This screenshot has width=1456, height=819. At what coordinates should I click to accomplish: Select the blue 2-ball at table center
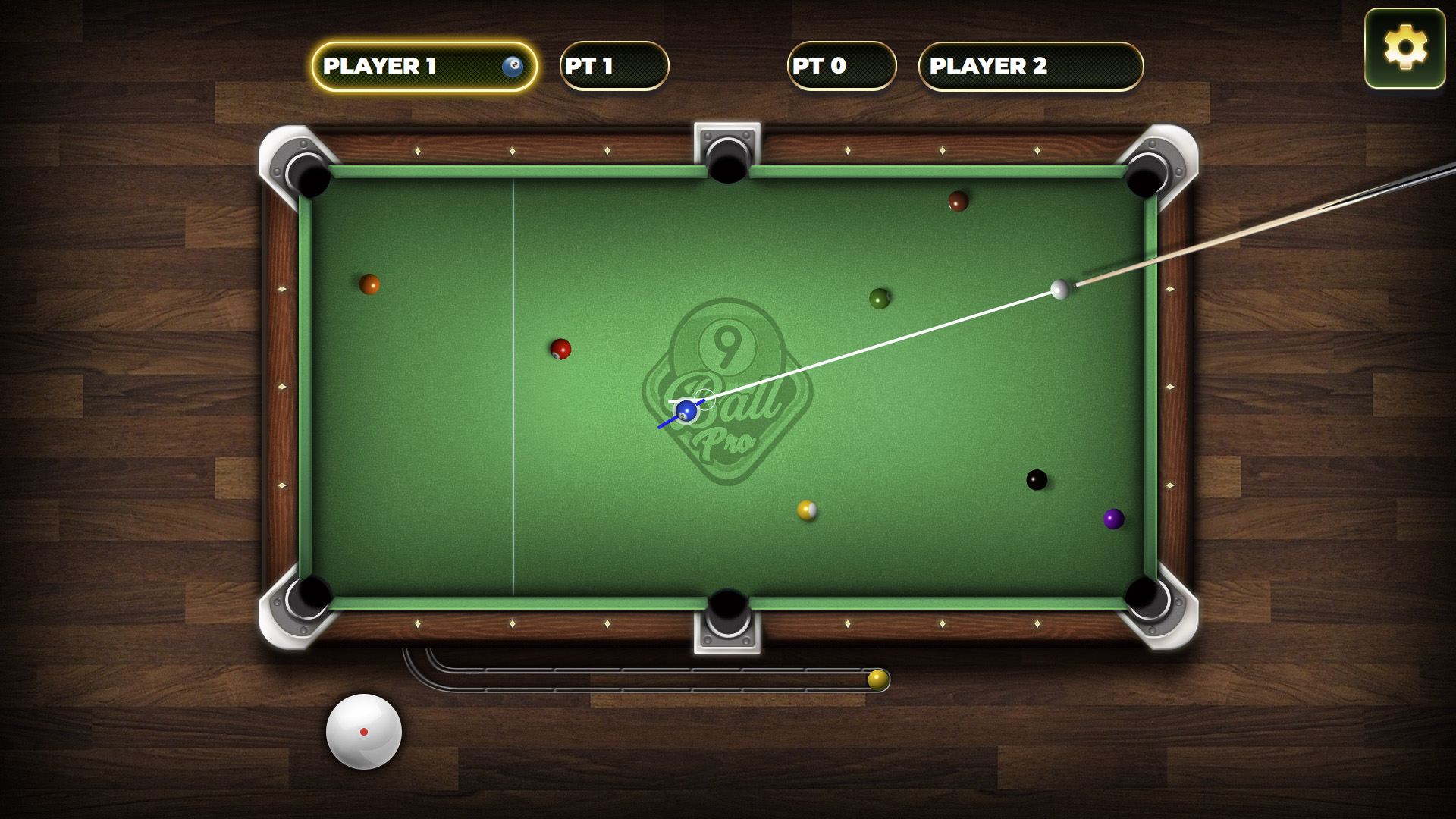point(687,410)
